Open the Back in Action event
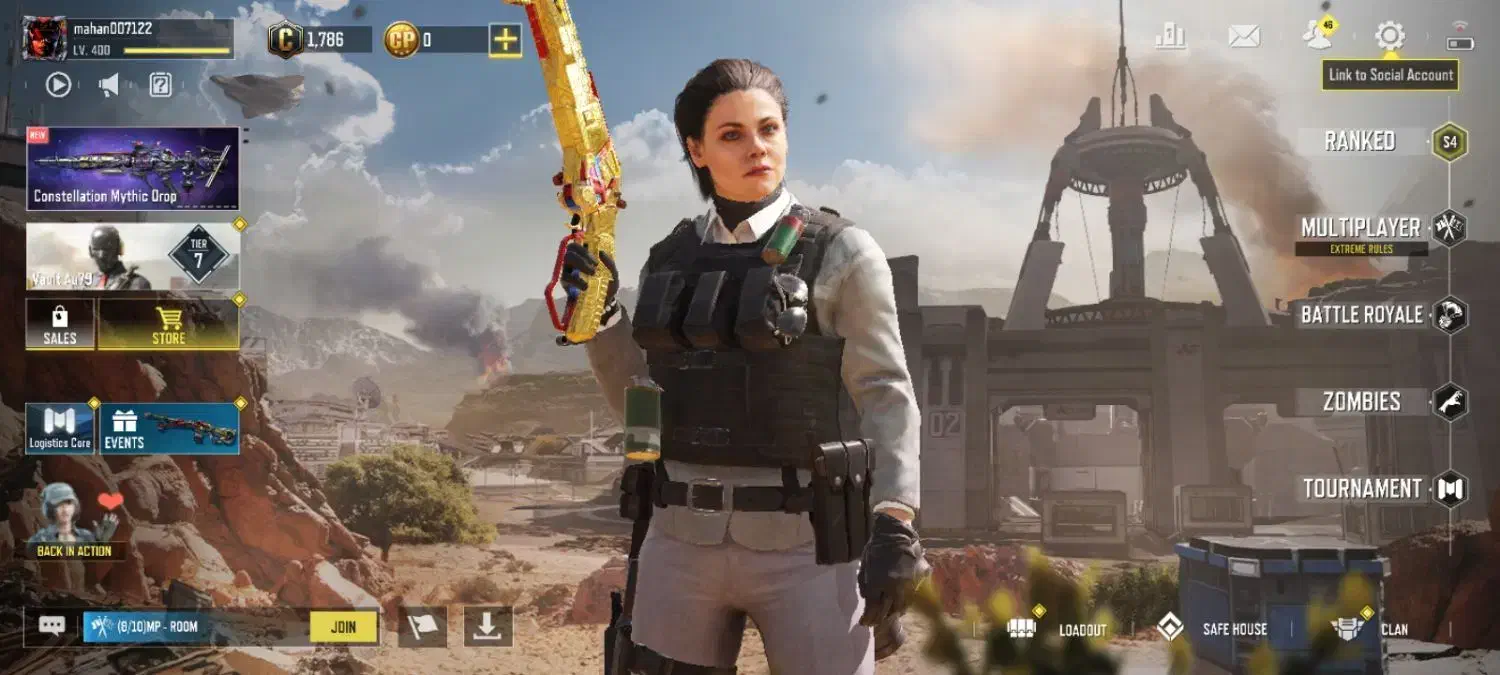Image resolution: width=1500 pixels, height=675 pixels. tap(74, 522)
